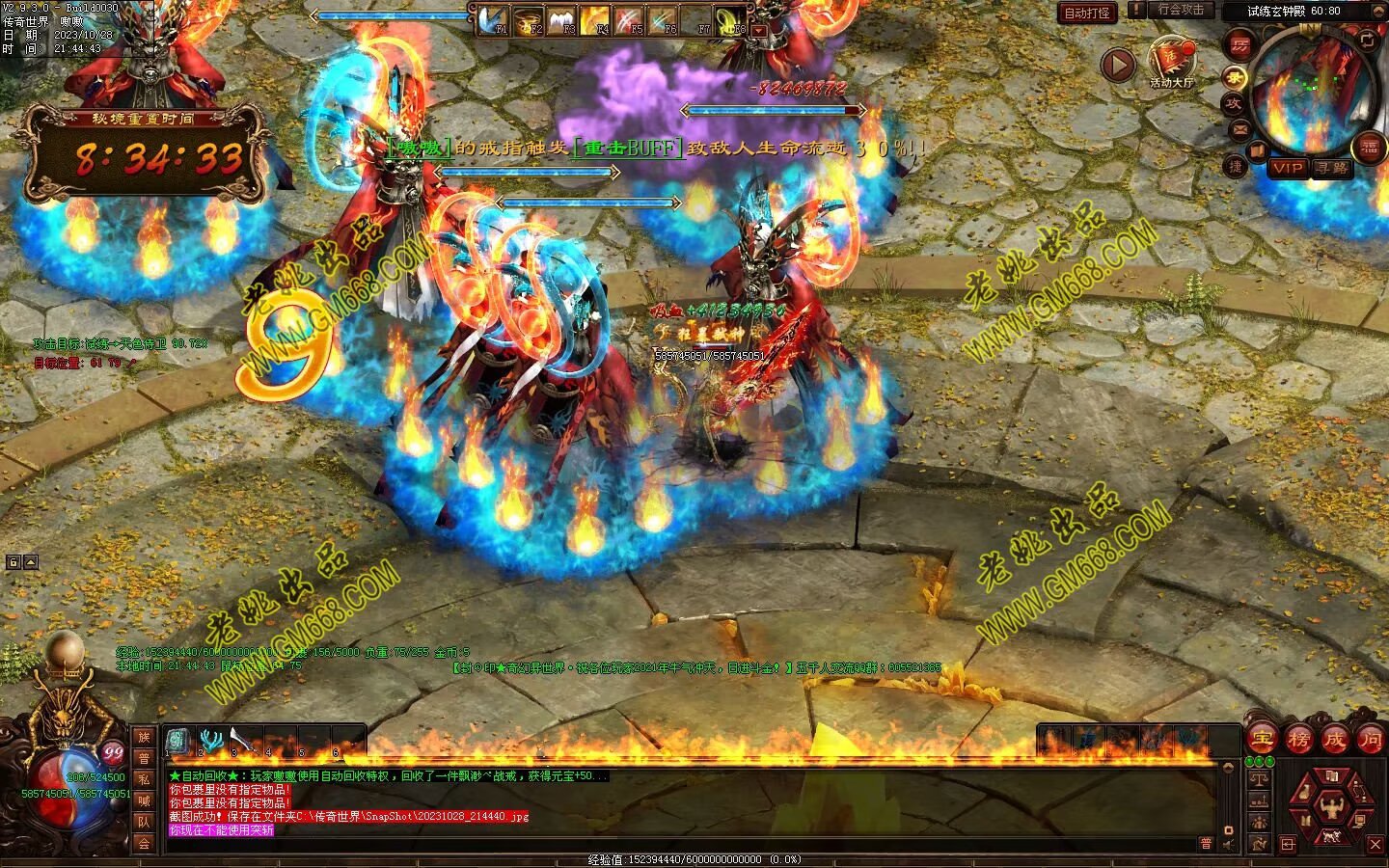1389x868 pixels.
Task: Close the bottom-right menu panel with X
Action: [x=1375, y=844]
